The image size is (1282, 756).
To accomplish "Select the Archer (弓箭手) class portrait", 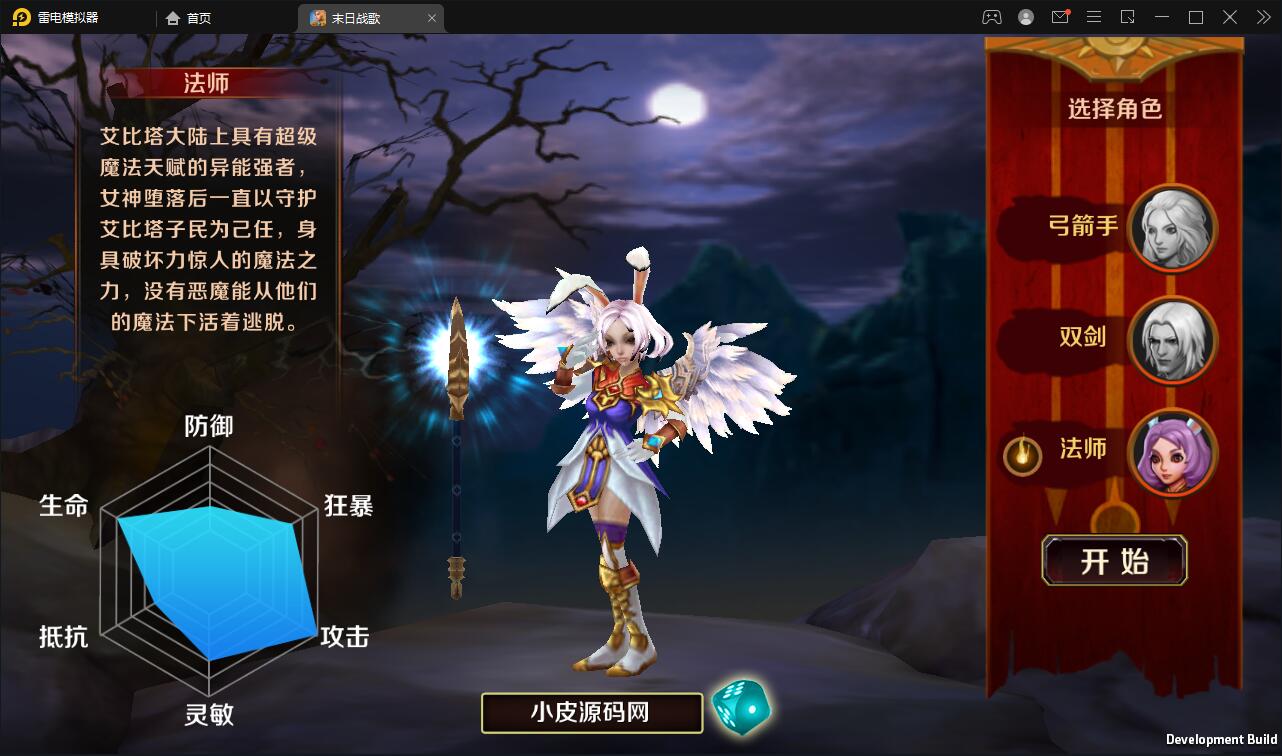I will click(x=1173, y=228).
